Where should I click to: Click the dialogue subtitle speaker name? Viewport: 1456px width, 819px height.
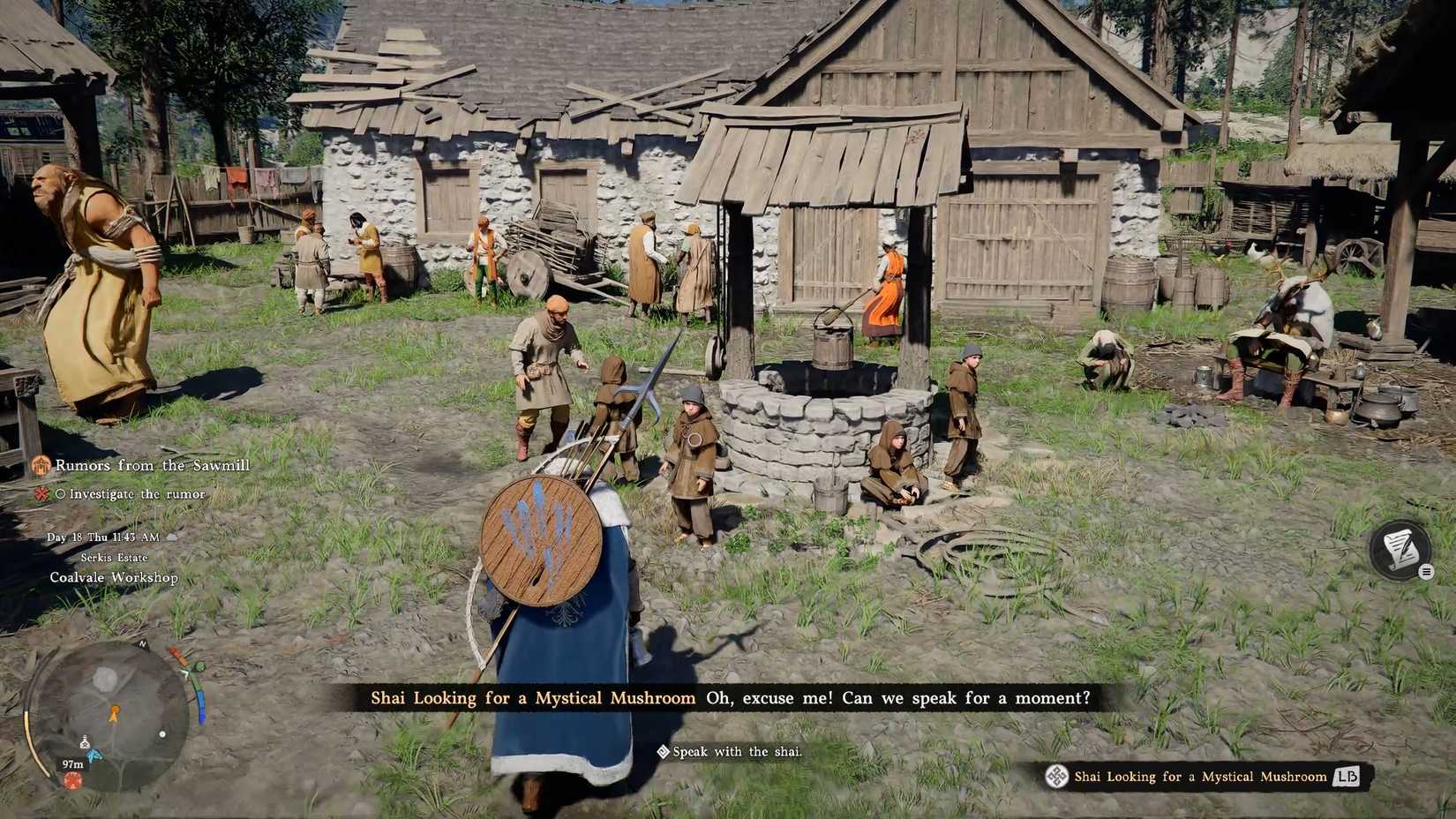point(529,697)
